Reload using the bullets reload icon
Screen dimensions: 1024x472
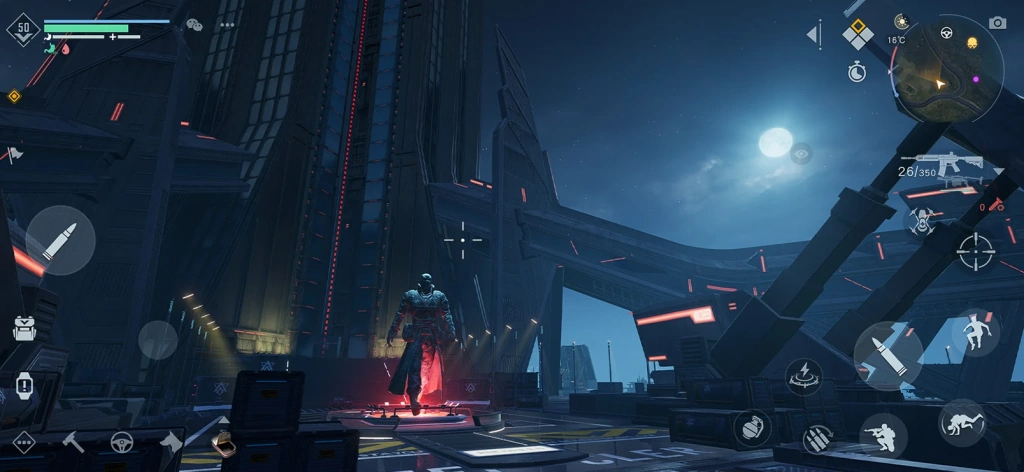click(817, 438)
